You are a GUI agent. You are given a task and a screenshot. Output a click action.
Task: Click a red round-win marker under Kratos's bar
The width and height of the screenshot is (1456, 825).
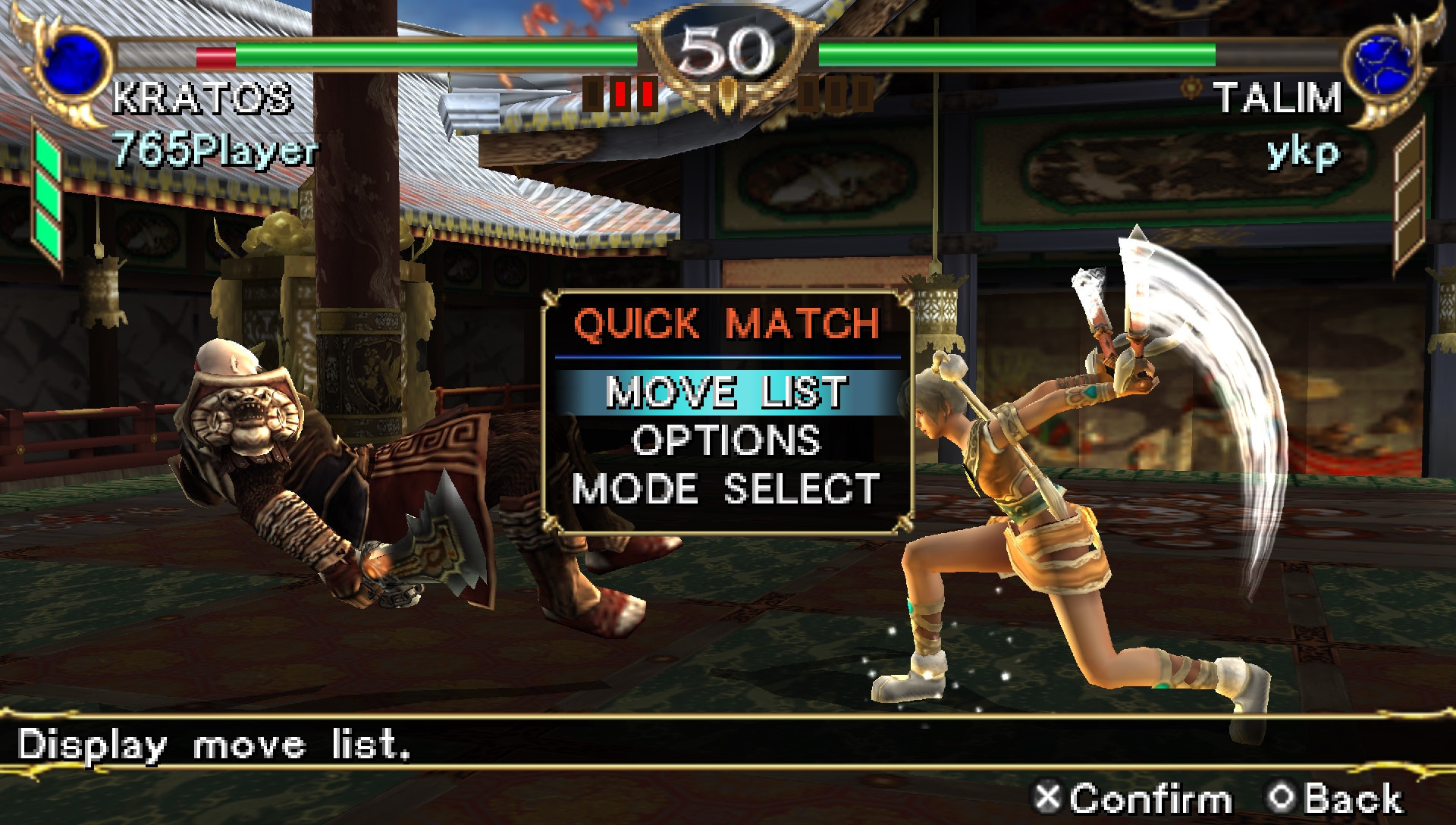(x=622, y=93)
